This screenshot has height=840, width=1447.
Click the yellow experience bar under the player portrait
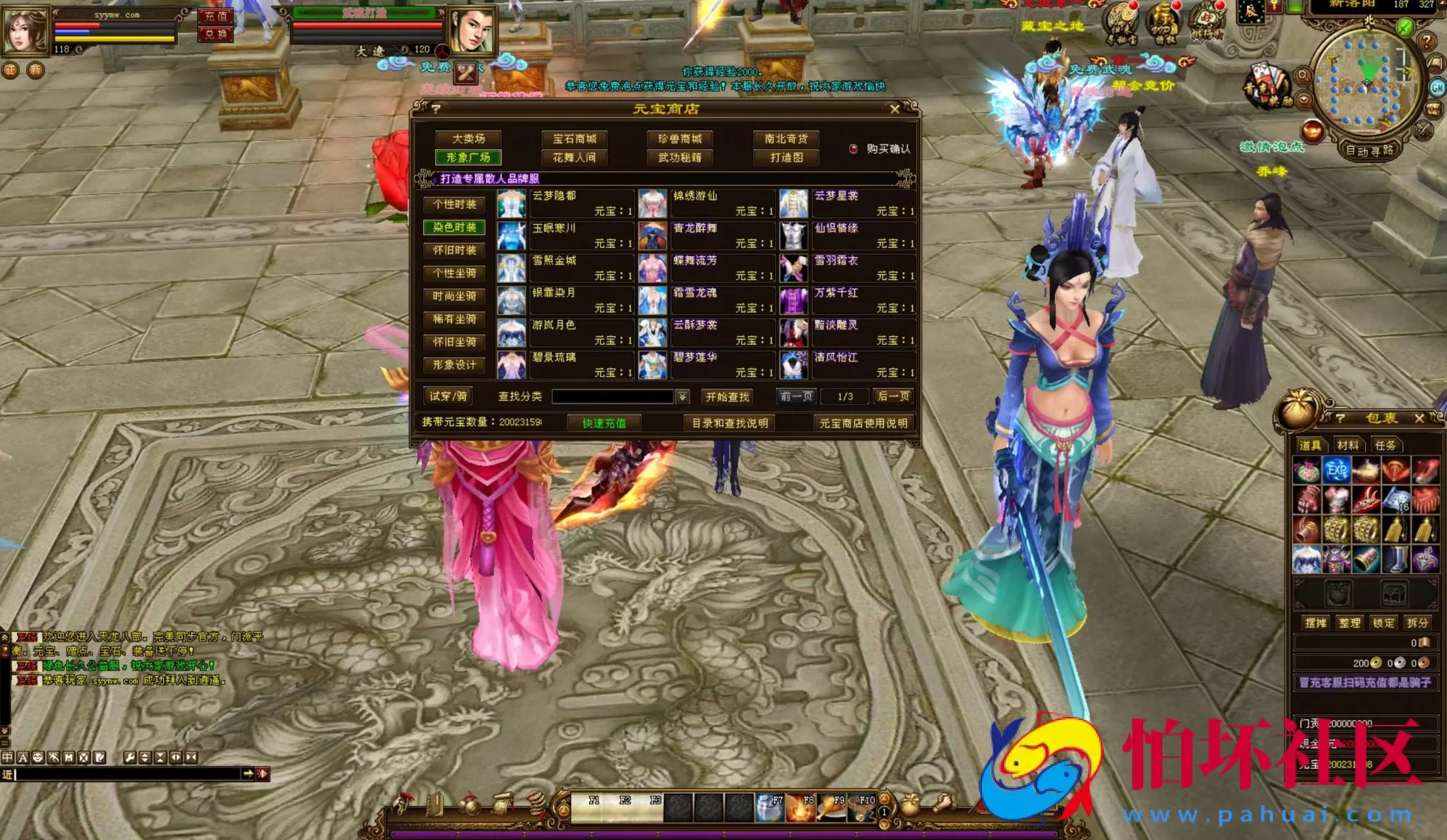113,40
